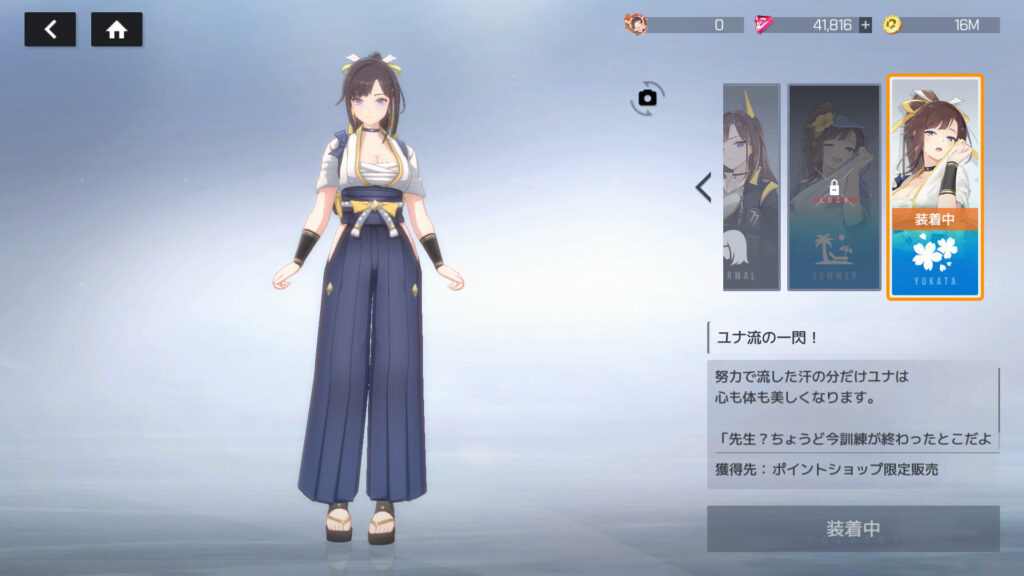1024x576 pixels.
Task: Toggle the camera rotation view icon
Action: (647, 97)
